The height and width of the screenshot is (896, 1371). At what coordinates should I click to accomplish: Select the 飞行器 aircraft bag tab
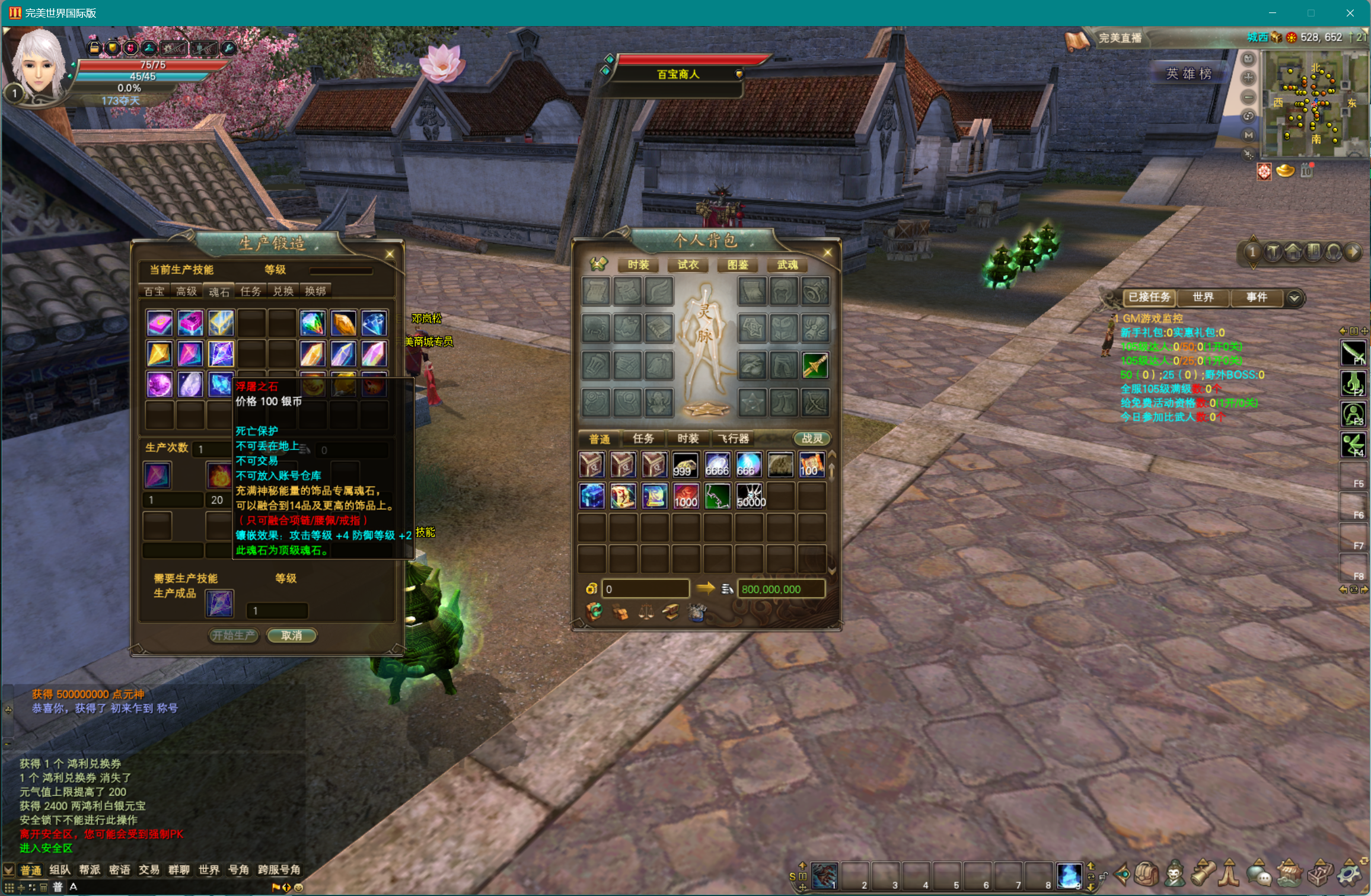tap(734, 438)
